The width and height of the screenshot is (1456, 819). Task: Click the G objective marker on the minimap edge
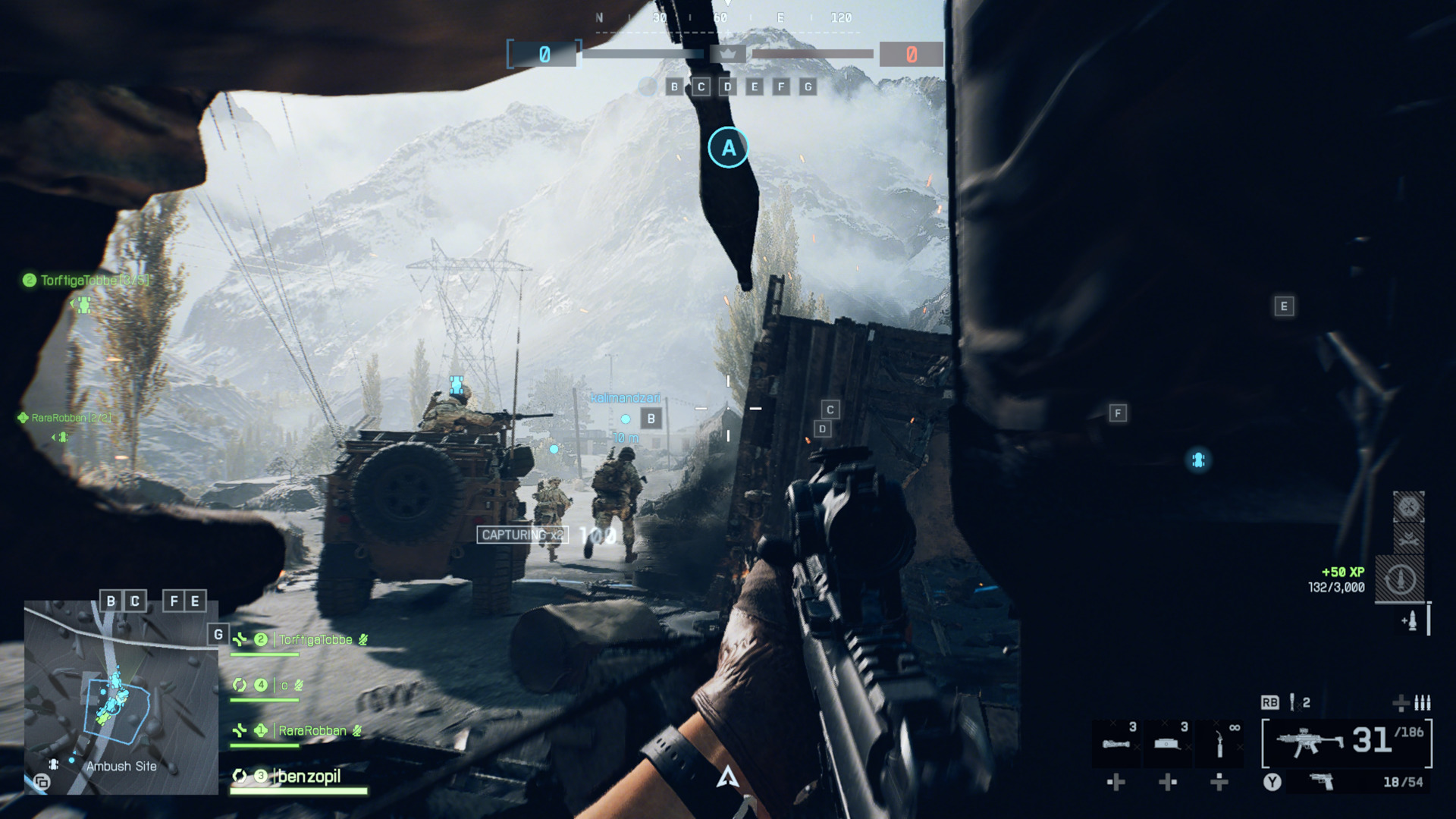[x=218, y=635]
